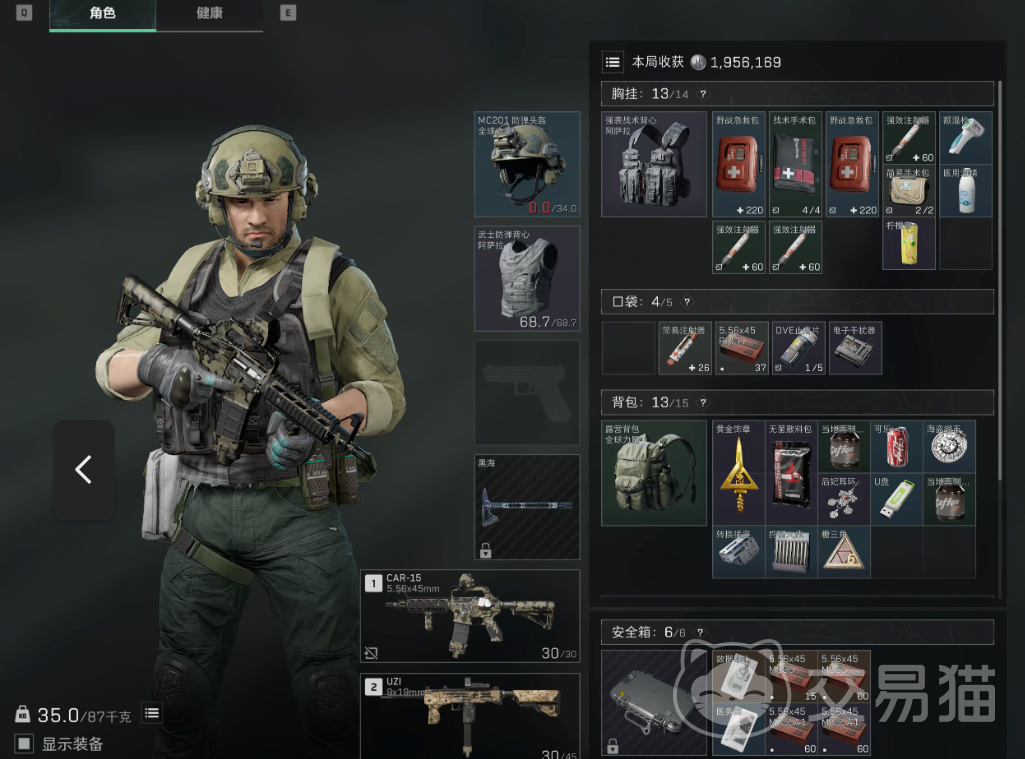This screenshot has width=1025, height=759.
Task: Open the list icon beside 本局收获
Action: 613,62
